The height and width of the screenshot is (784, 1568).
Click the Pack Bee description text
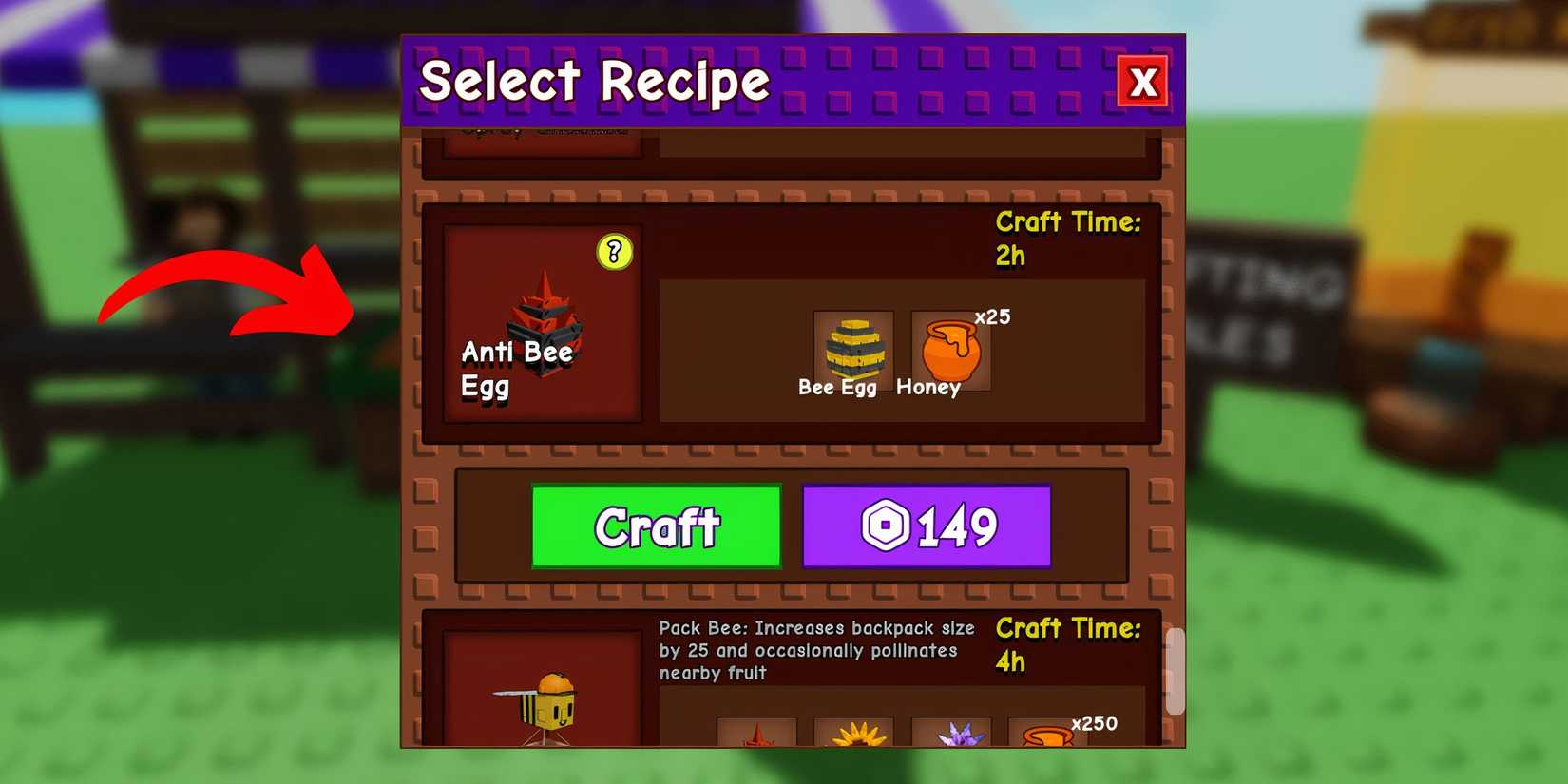point(815,650)
